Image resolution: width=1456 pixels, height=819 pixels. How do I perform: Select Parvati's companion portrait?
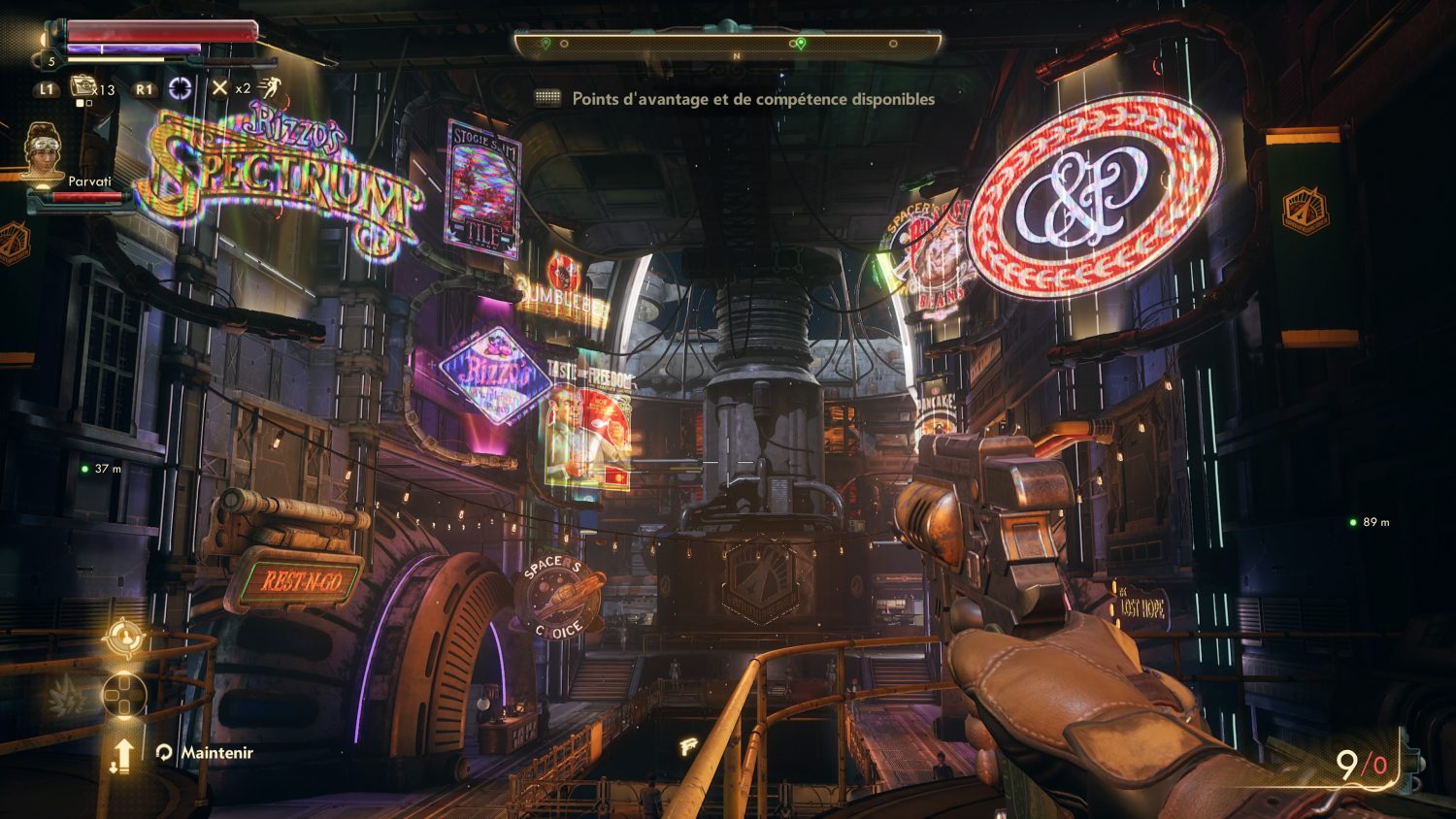(42, 150)
